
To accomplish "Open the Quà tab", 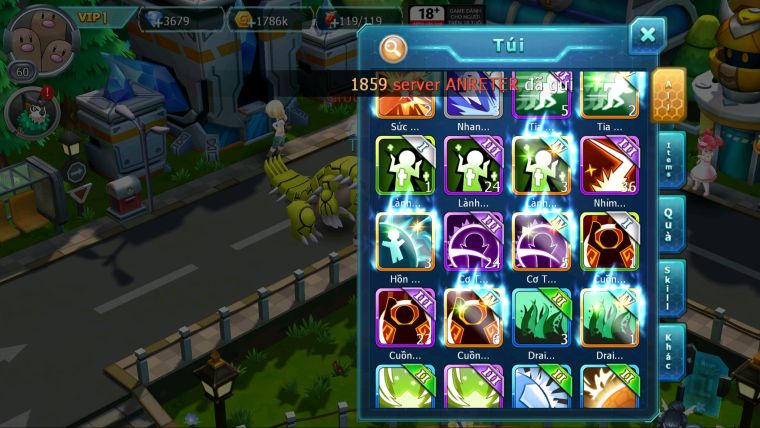I will click(x=669, y=224).
